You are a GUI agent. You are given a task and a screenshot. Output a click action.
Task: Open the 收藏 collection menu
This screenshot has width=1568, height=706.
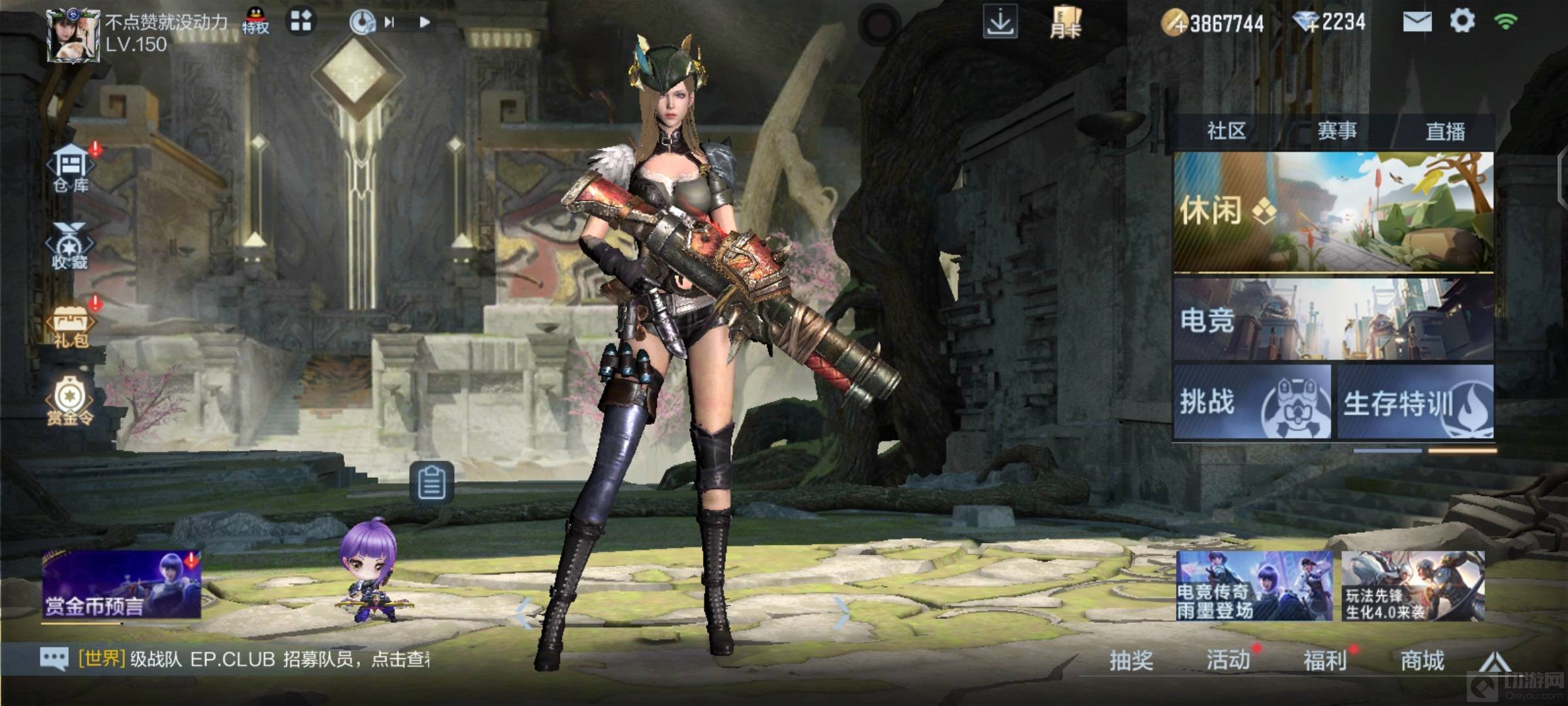tap(70, 247)
